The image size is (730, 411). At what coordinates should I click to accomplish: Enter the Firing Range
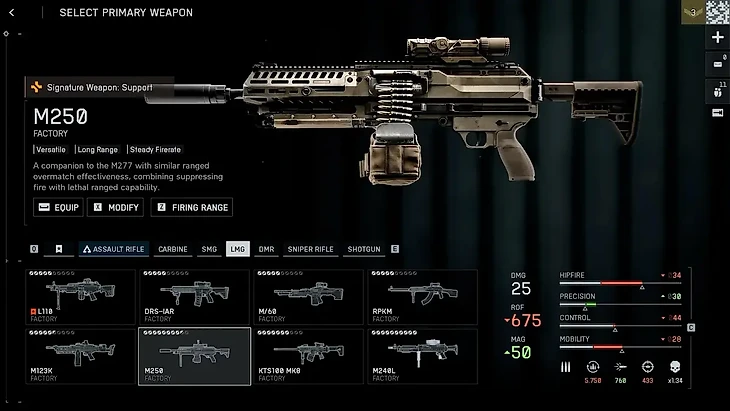pyautogui.click(x=191, y=207)
